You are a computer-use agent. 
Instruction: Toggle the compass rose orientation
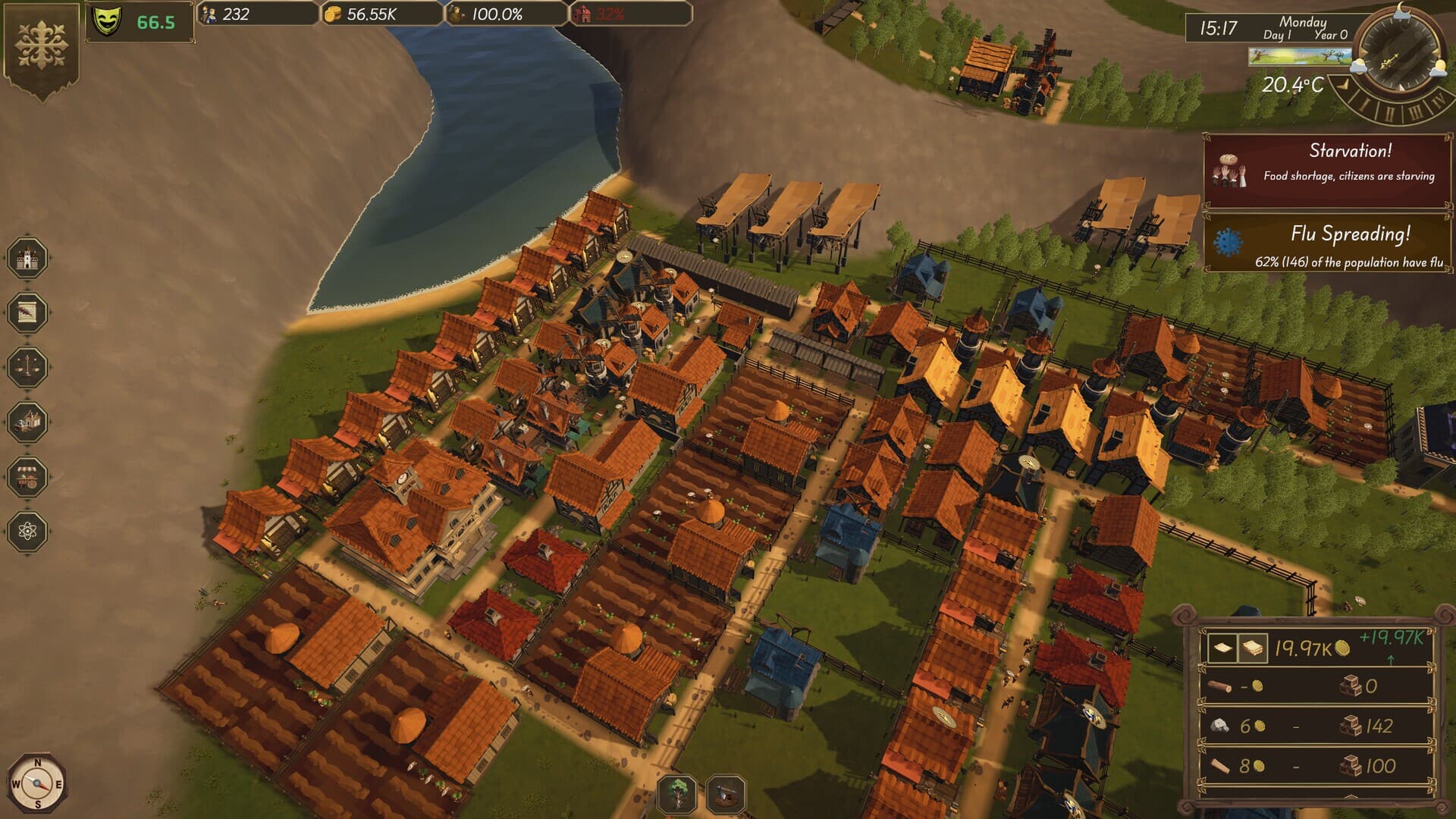tap(36, 783)
